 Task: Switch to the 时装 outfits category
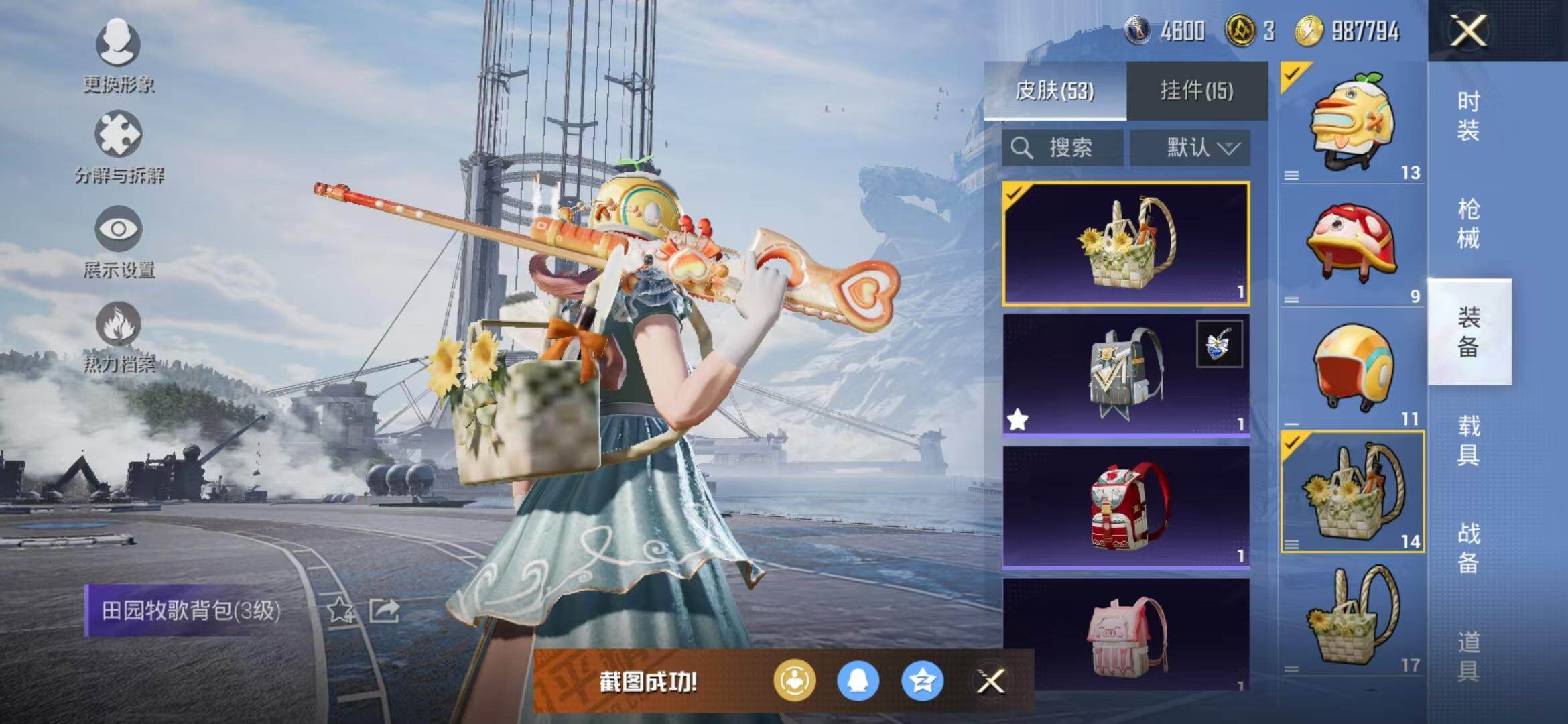[1468, 115]
